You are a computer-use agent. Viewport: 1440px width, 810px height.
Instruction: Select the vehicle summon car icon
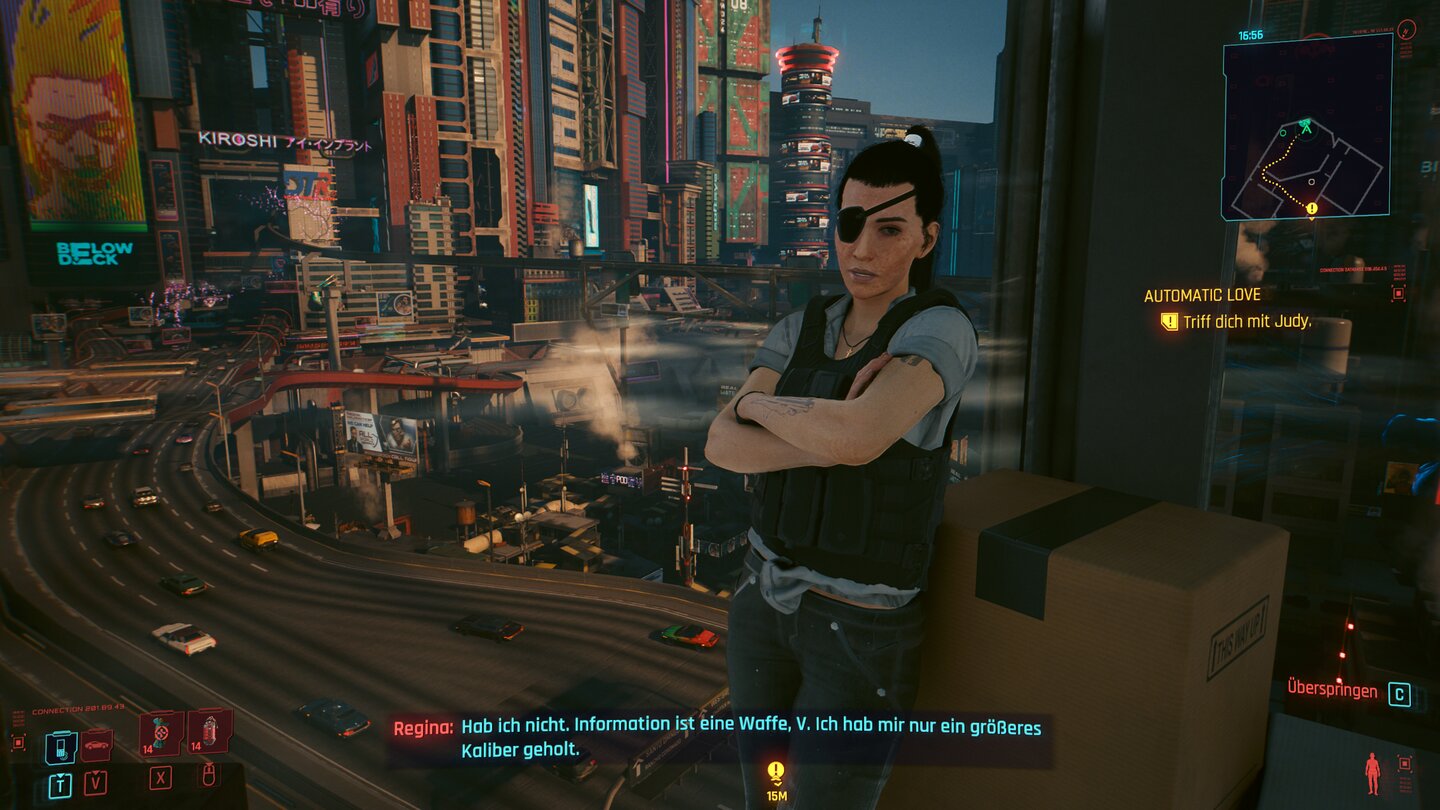coord(95,744)
